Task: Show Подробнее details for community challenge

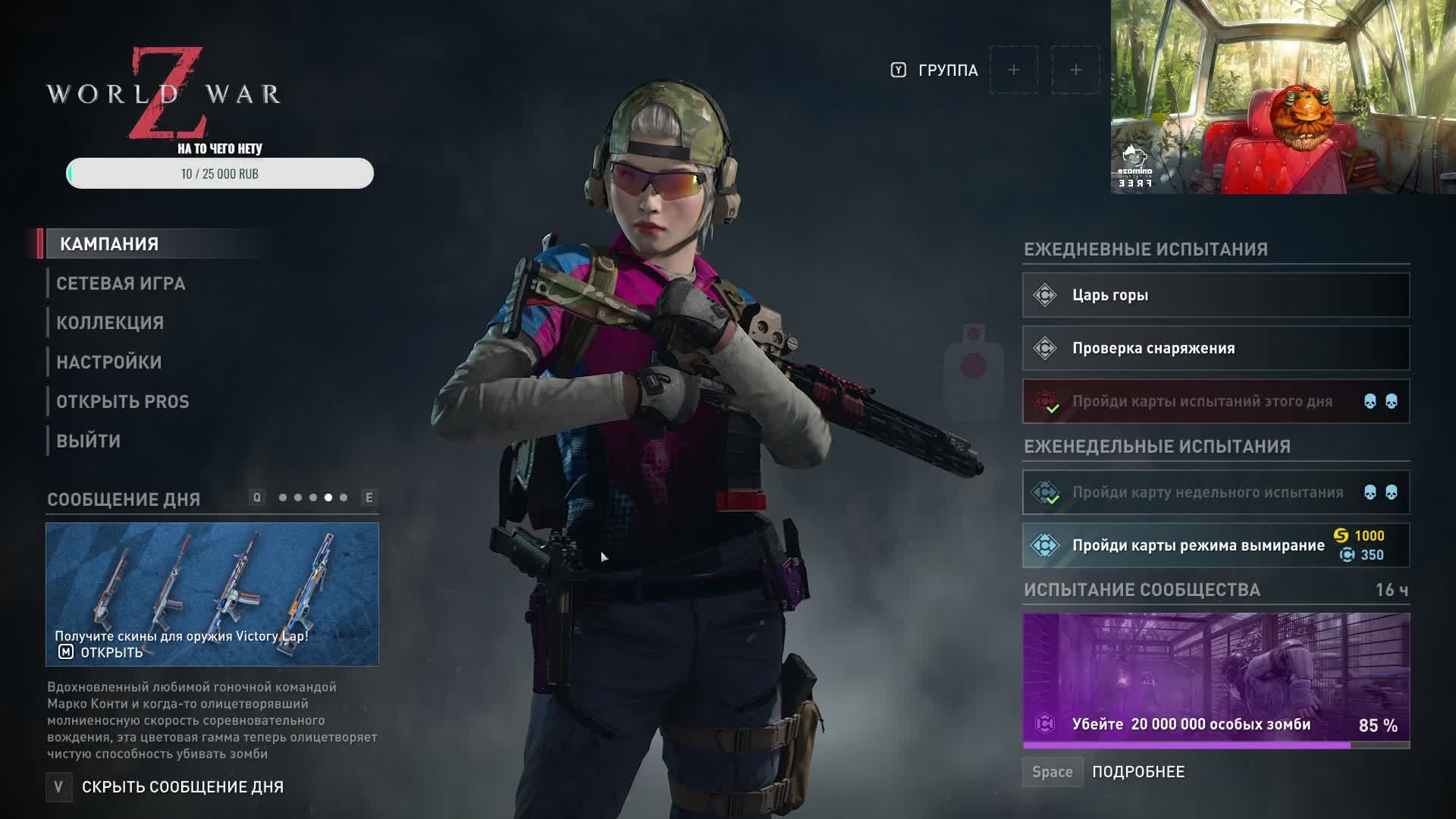Action: [1137, 772]
